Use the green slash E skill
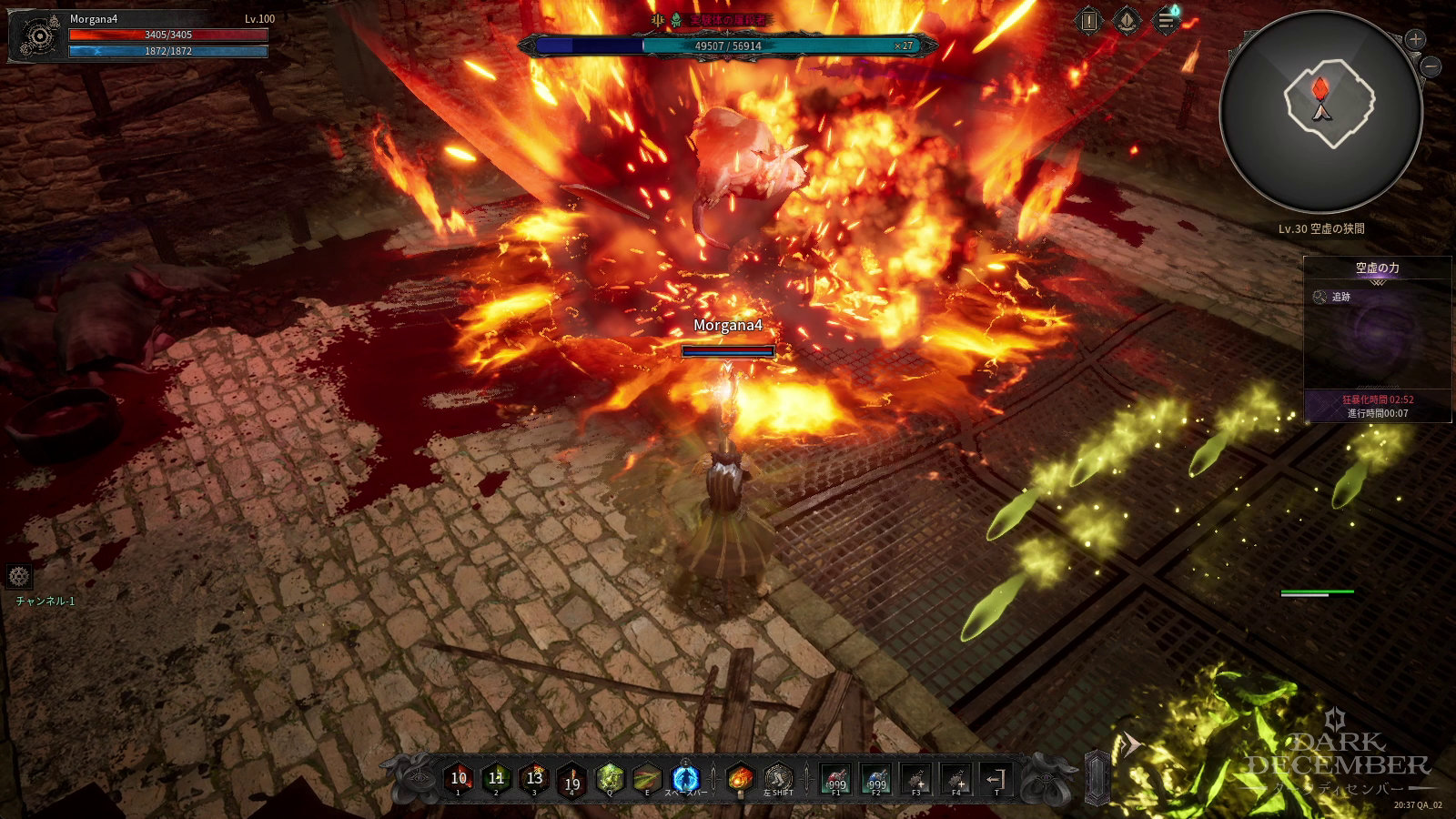Image resolution: width=1456 pixels, height=819 pixels. [x=647, y=779]
